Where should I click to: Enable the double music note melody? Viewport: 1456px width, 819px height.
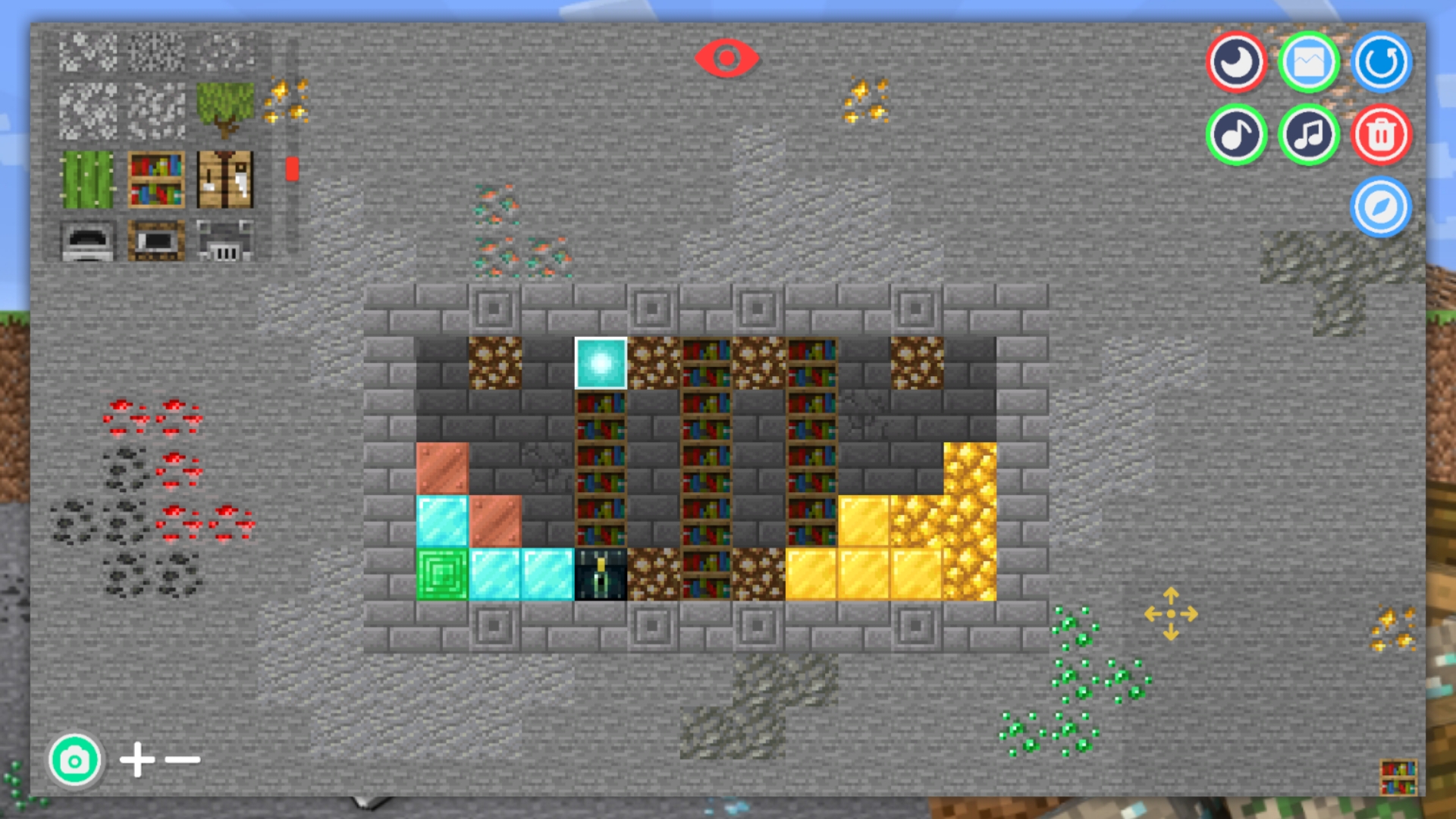[x=1308, y=134]
